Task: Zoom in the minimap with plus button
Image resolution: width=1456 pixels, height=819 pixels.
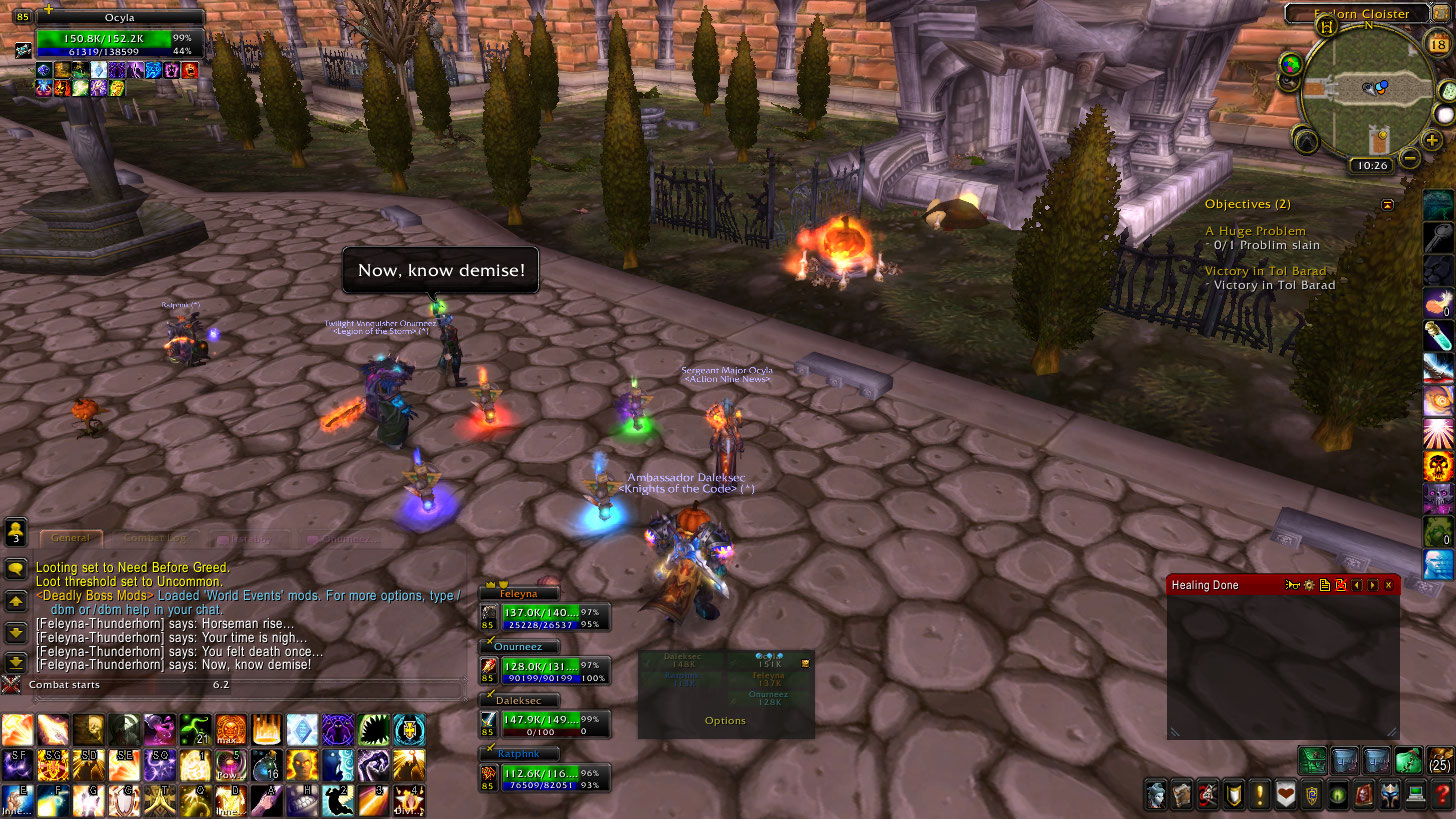Action: (1432, 140)
